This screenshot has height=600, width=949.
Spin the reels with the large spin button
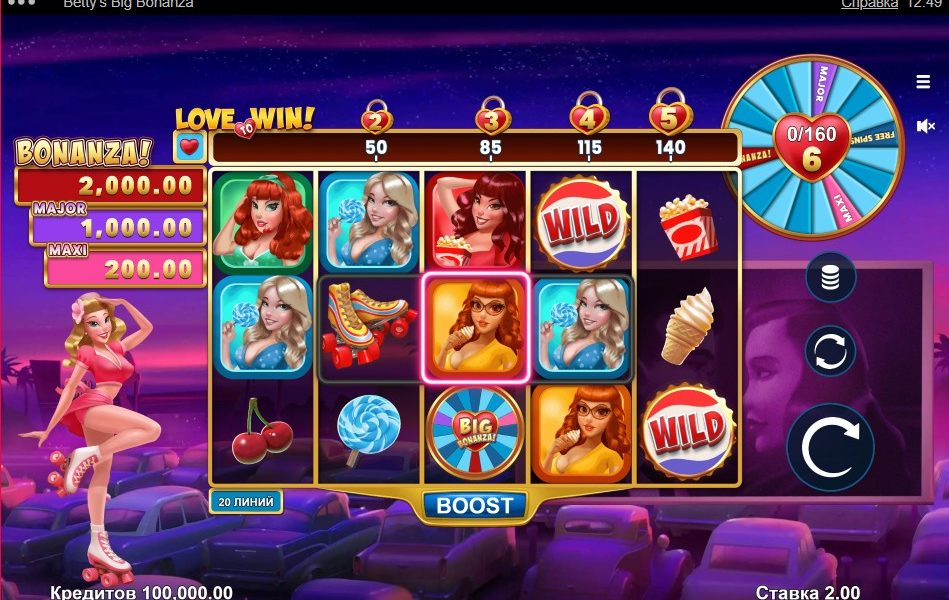pyautogui.click(x=830, y=447)
